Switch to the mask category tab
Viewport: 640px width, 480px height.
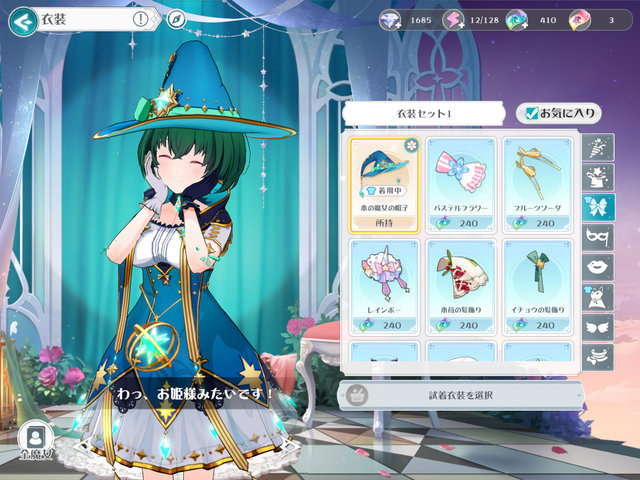[x=597, y=237]
